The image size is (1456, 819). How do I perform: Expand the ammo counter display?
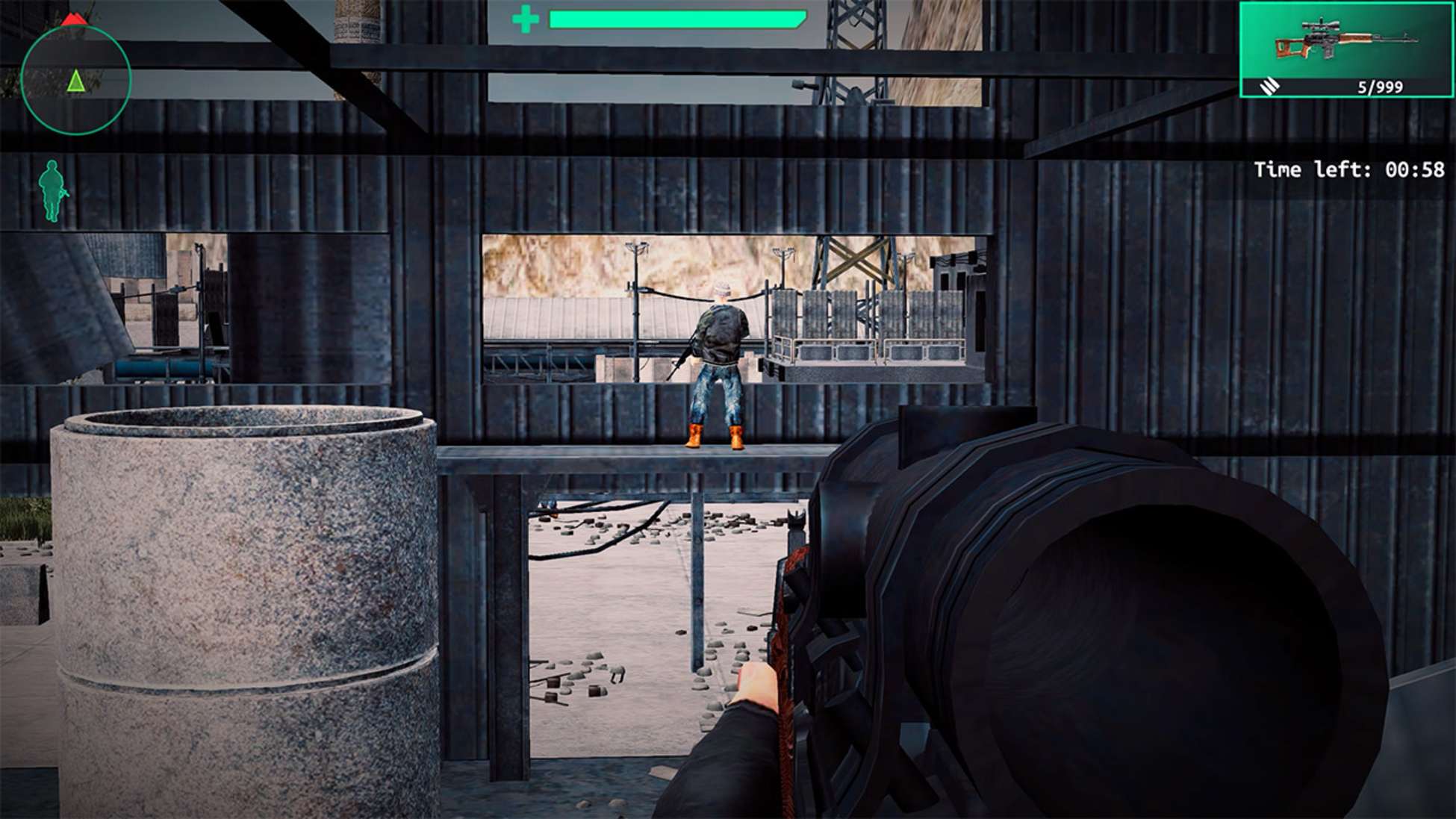(x=1378, y=86)
